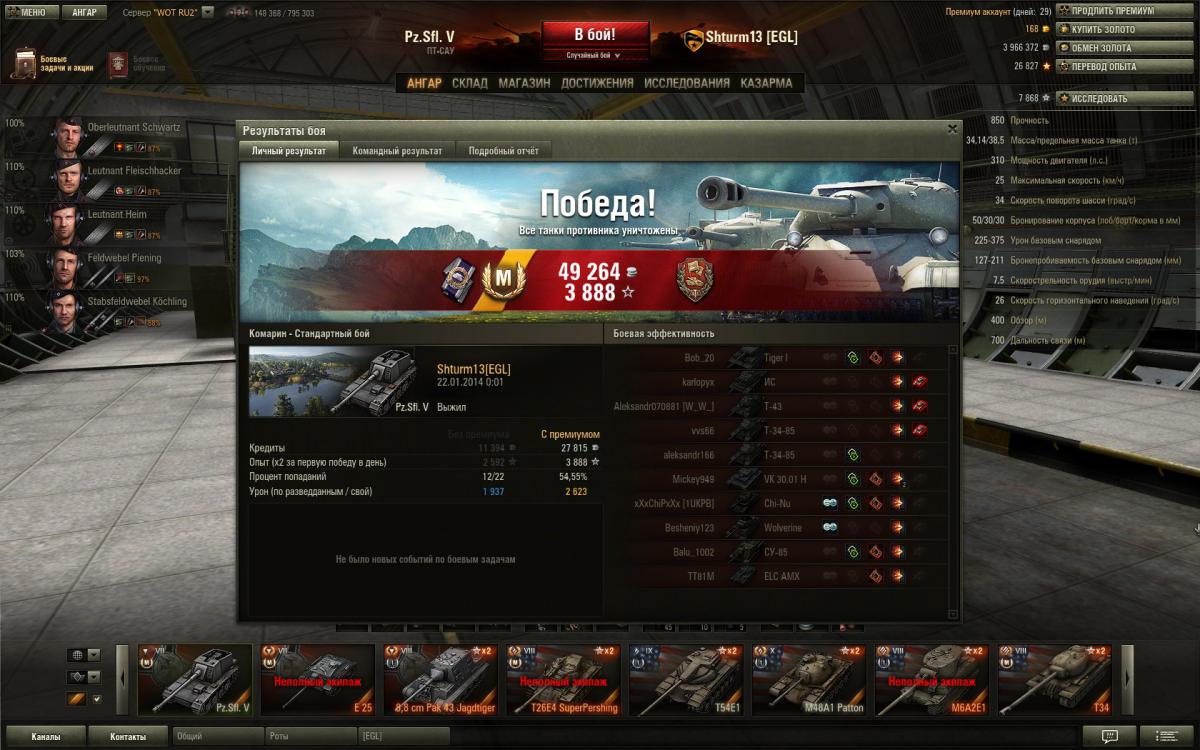Open the Меню button
This screenshot has width=1200, height=750.
(x=33, y=13)
